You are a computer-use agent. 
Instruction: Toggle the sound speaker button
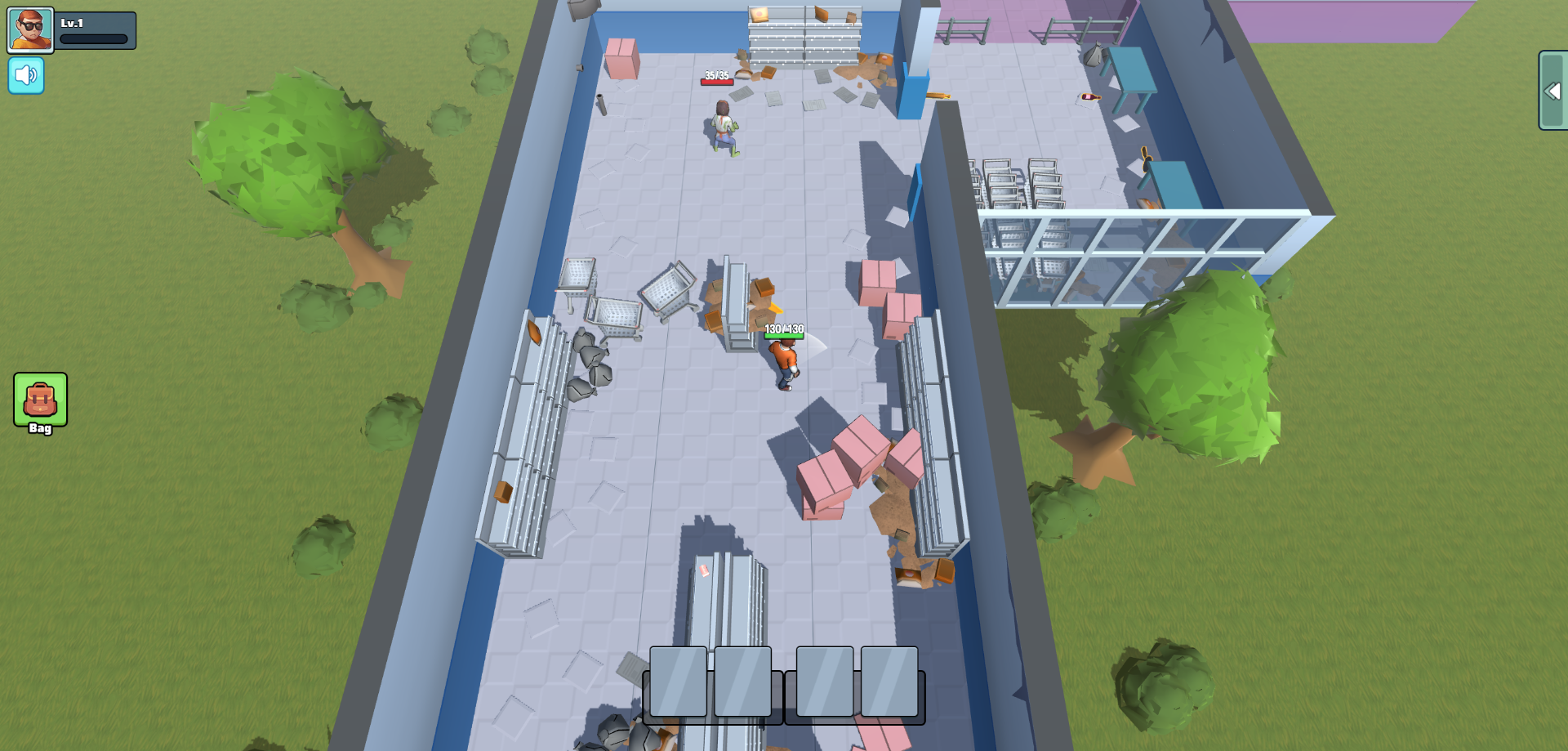pyautogui.click(x=26, y=76)
